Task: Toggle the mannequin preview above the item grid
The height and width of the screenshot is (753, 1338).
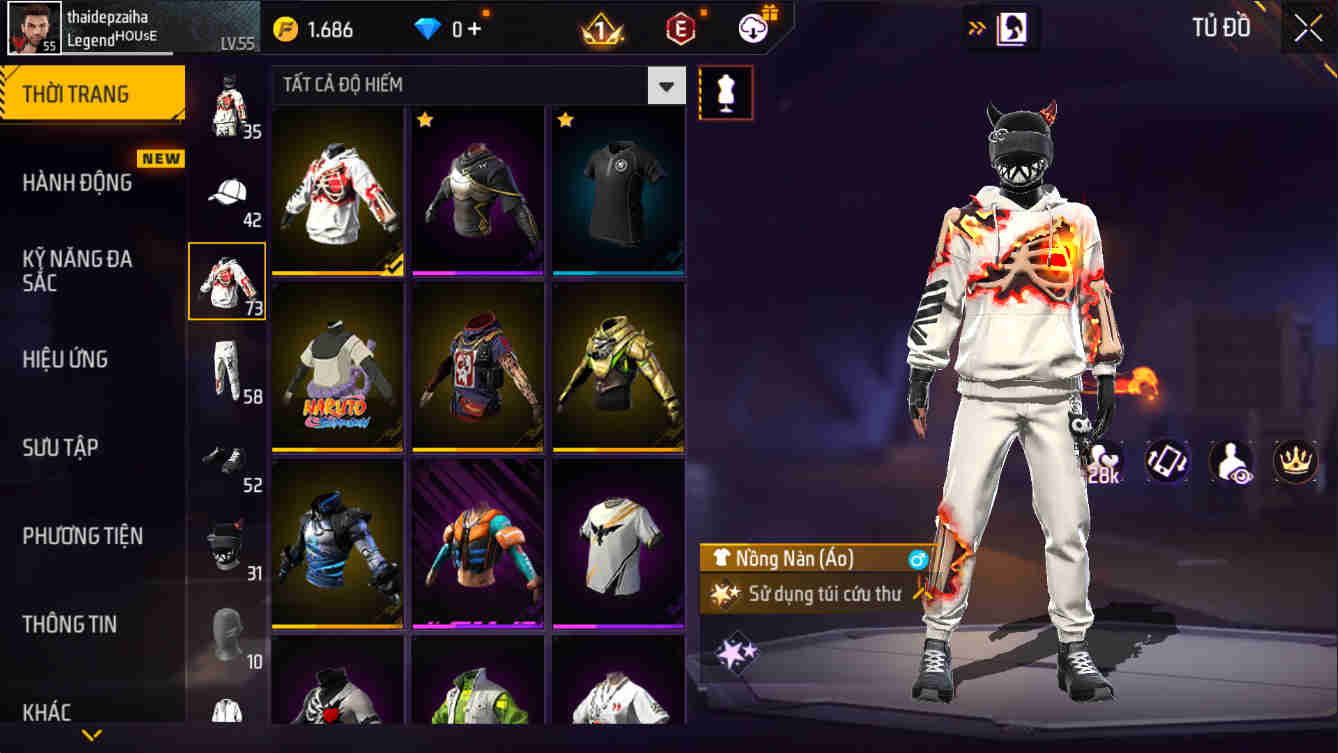Action: pyautogui.click(x=726, y=92)
